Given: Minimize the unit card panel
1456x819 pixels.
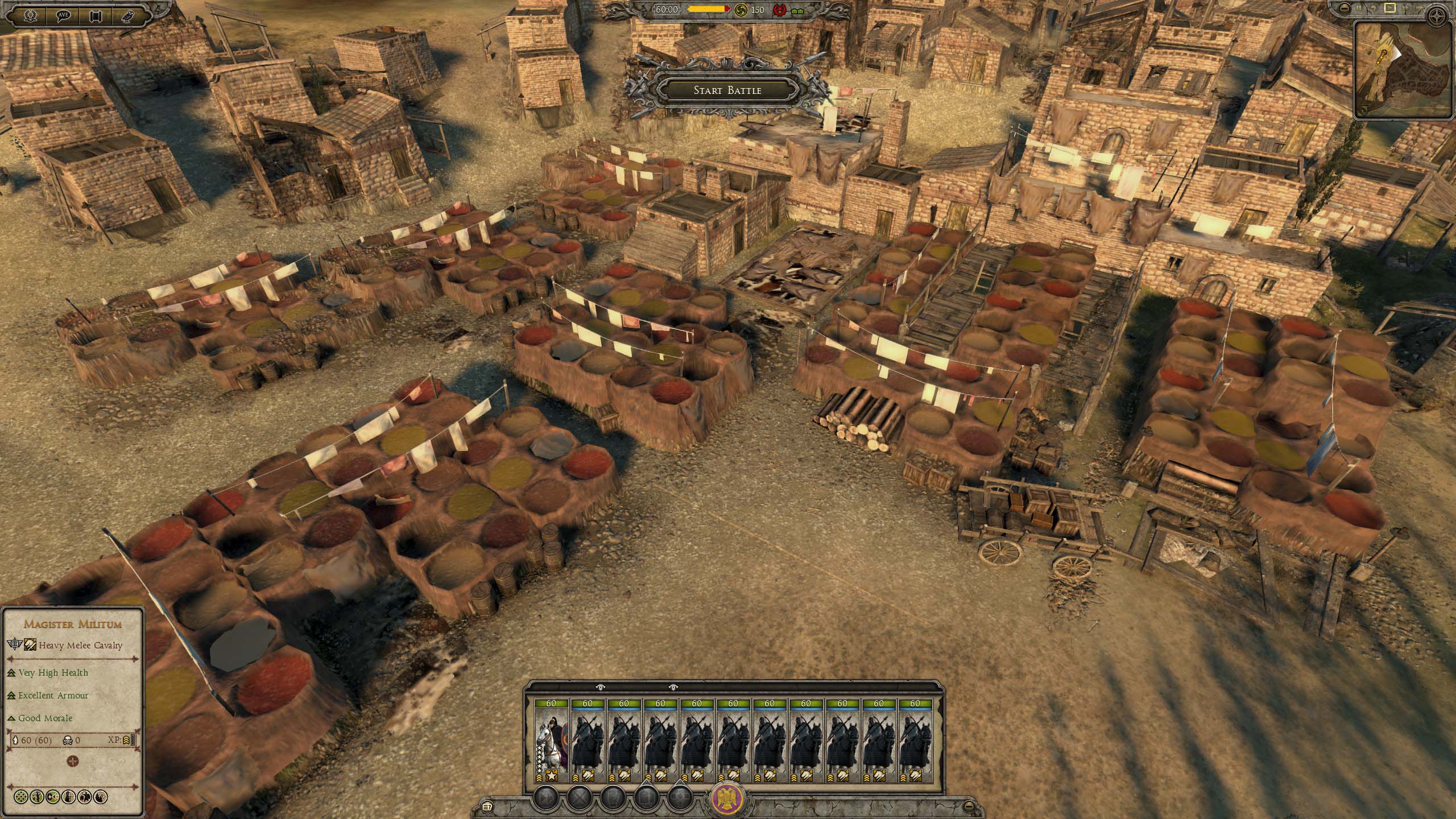Looking at the screenshot, I should click(x=969, y=806).
